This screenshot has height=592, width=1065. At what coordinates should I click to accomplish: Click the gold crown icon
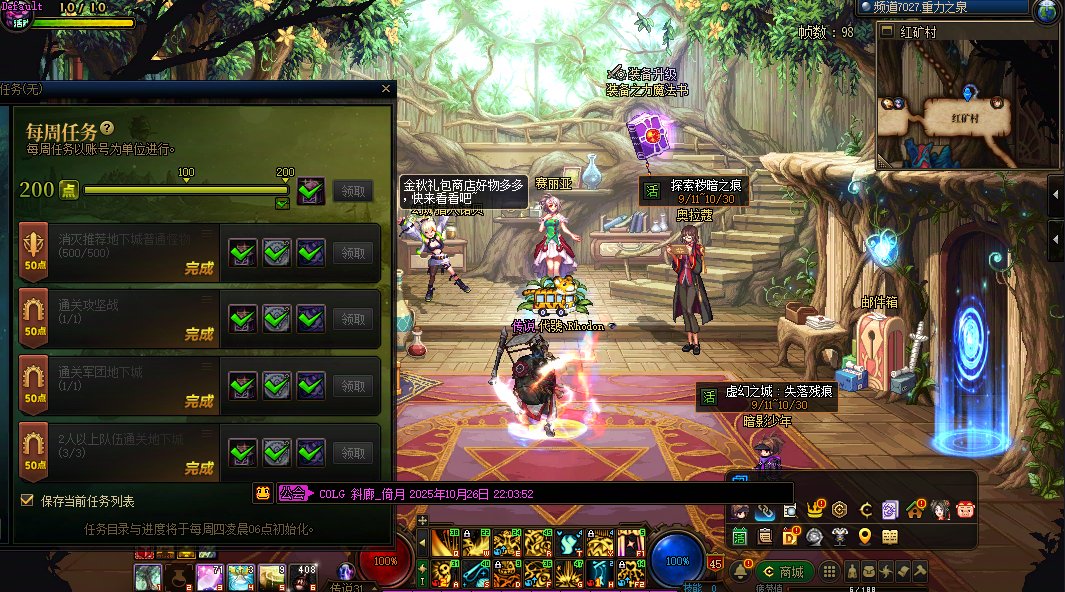coord(815,511)
